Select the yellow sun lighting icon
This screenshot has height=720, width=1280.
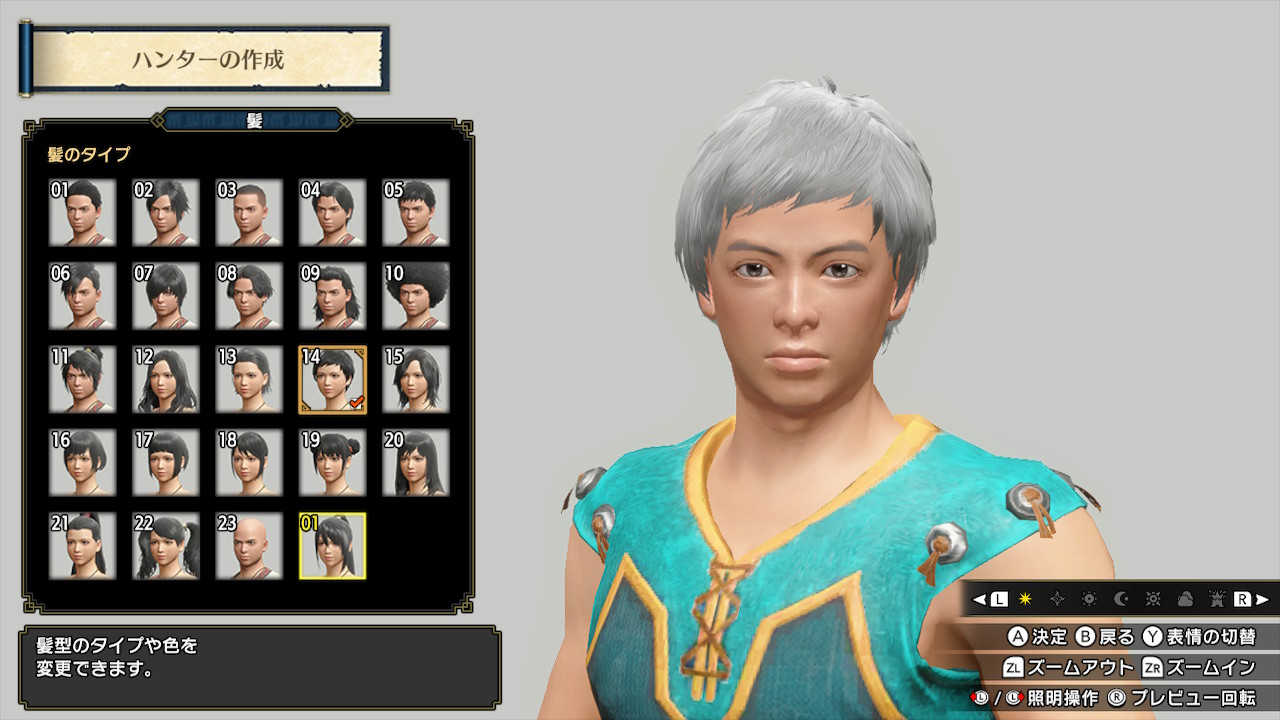click(x=1025, y=599)
